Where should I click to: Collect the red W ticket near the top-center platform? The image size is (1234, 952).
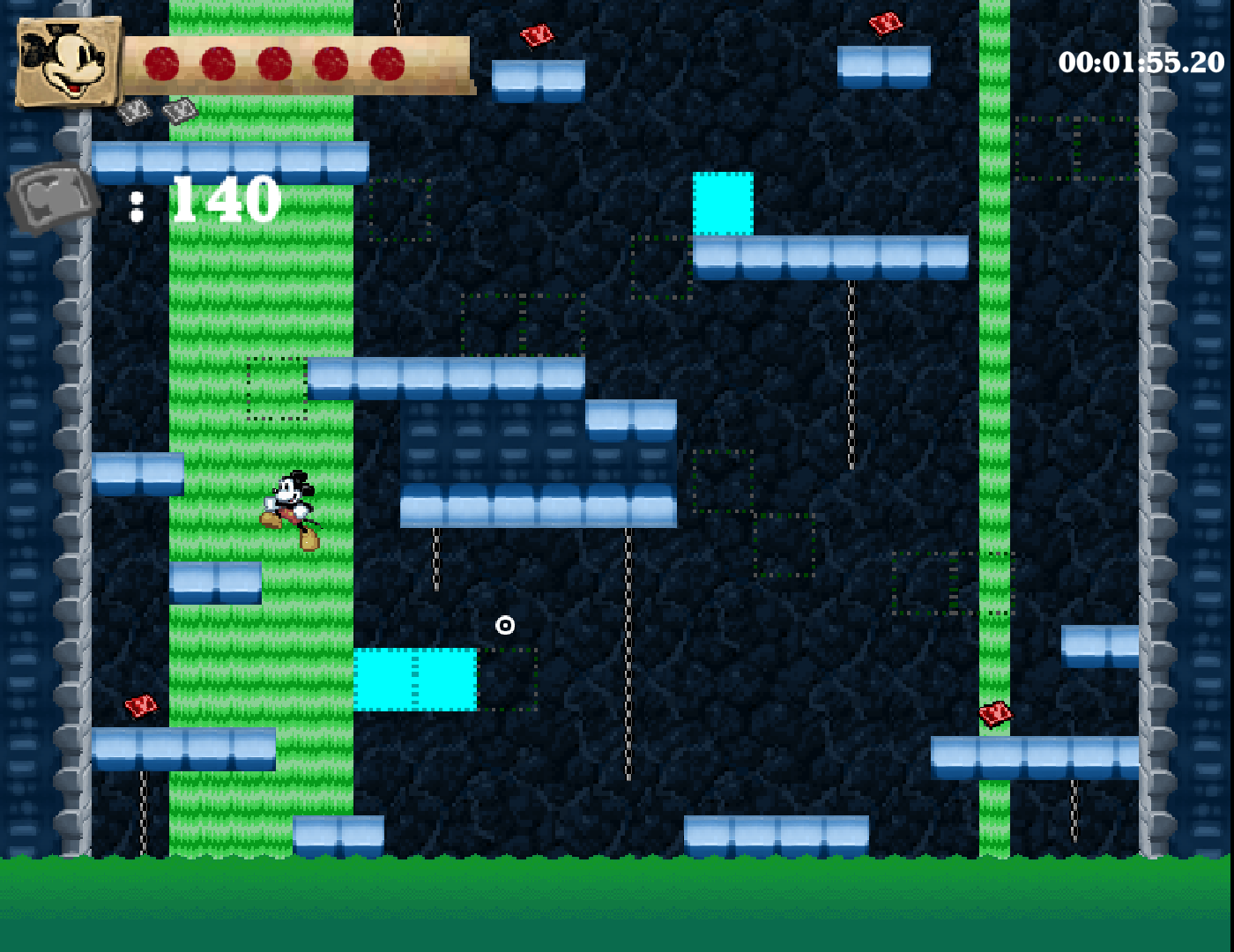pos(537,33)
